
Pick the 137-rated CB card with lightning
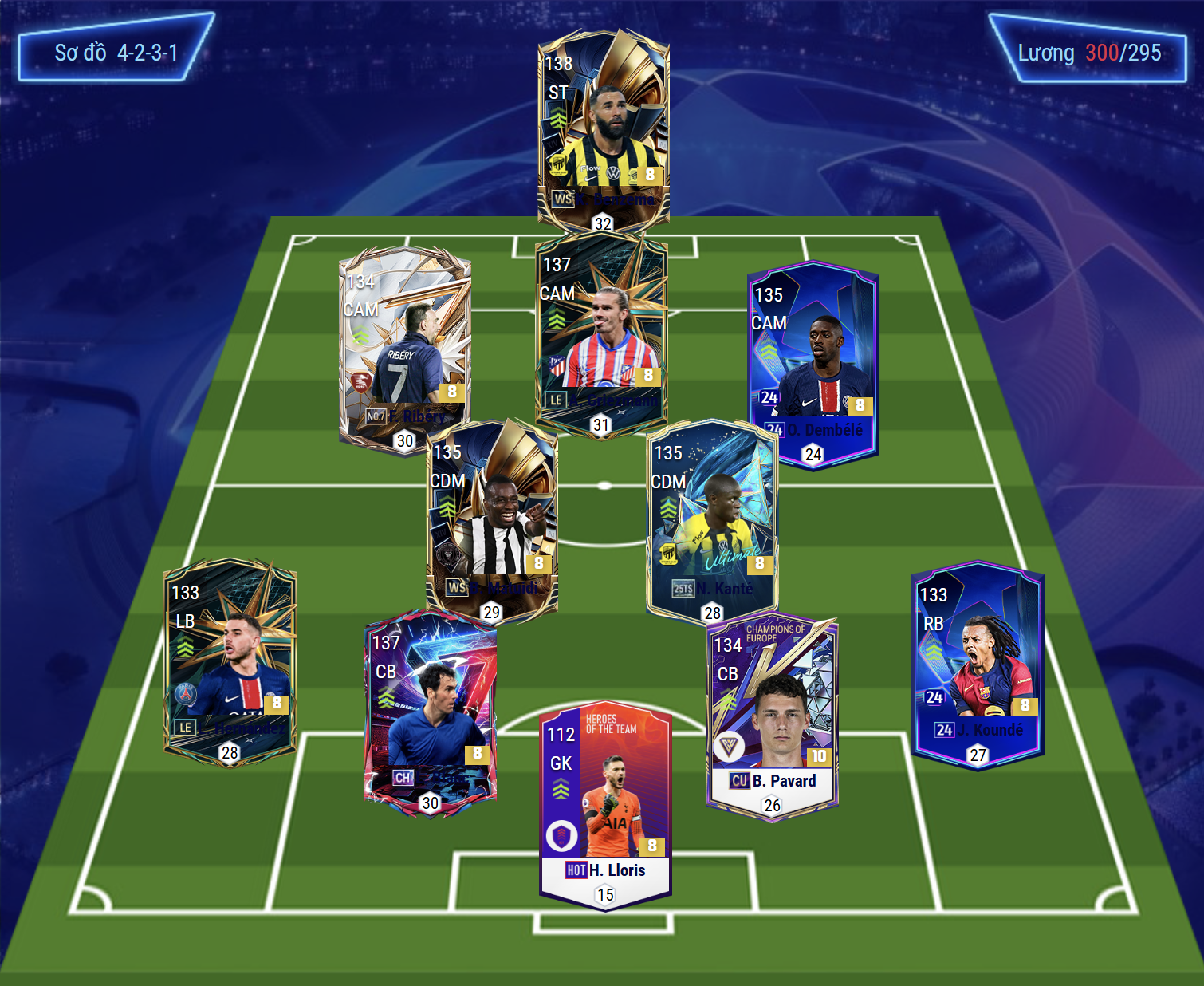coord(431,710)
